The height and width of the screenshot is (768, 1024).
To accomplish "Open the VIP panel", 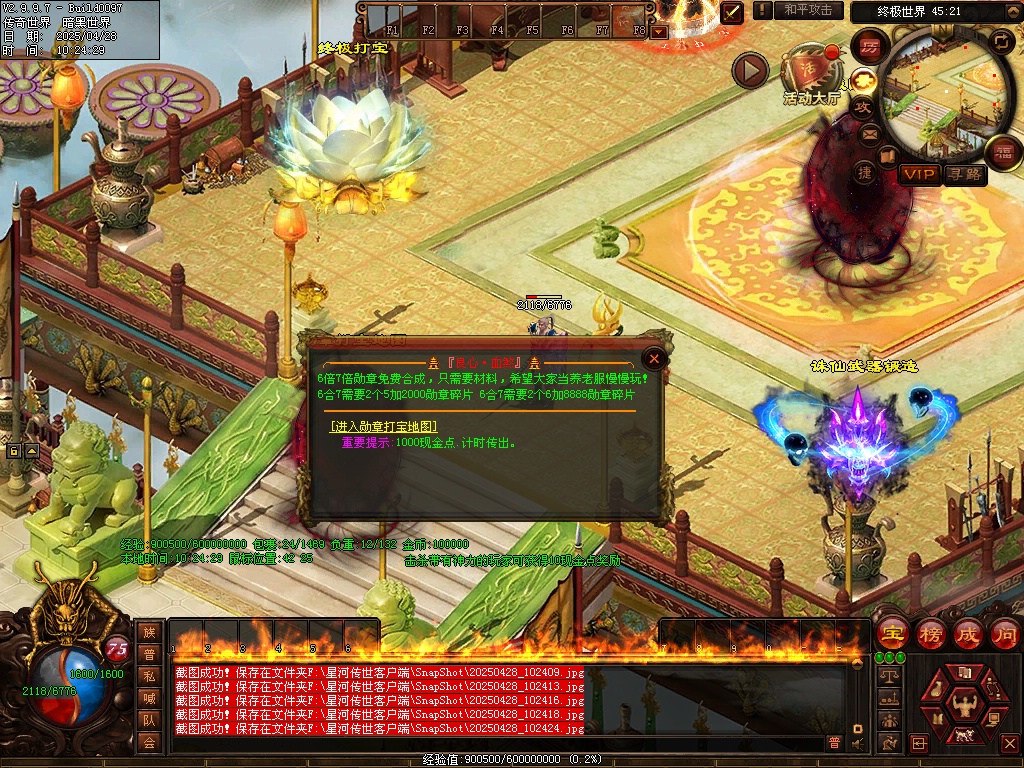I will tap(918, 175).
